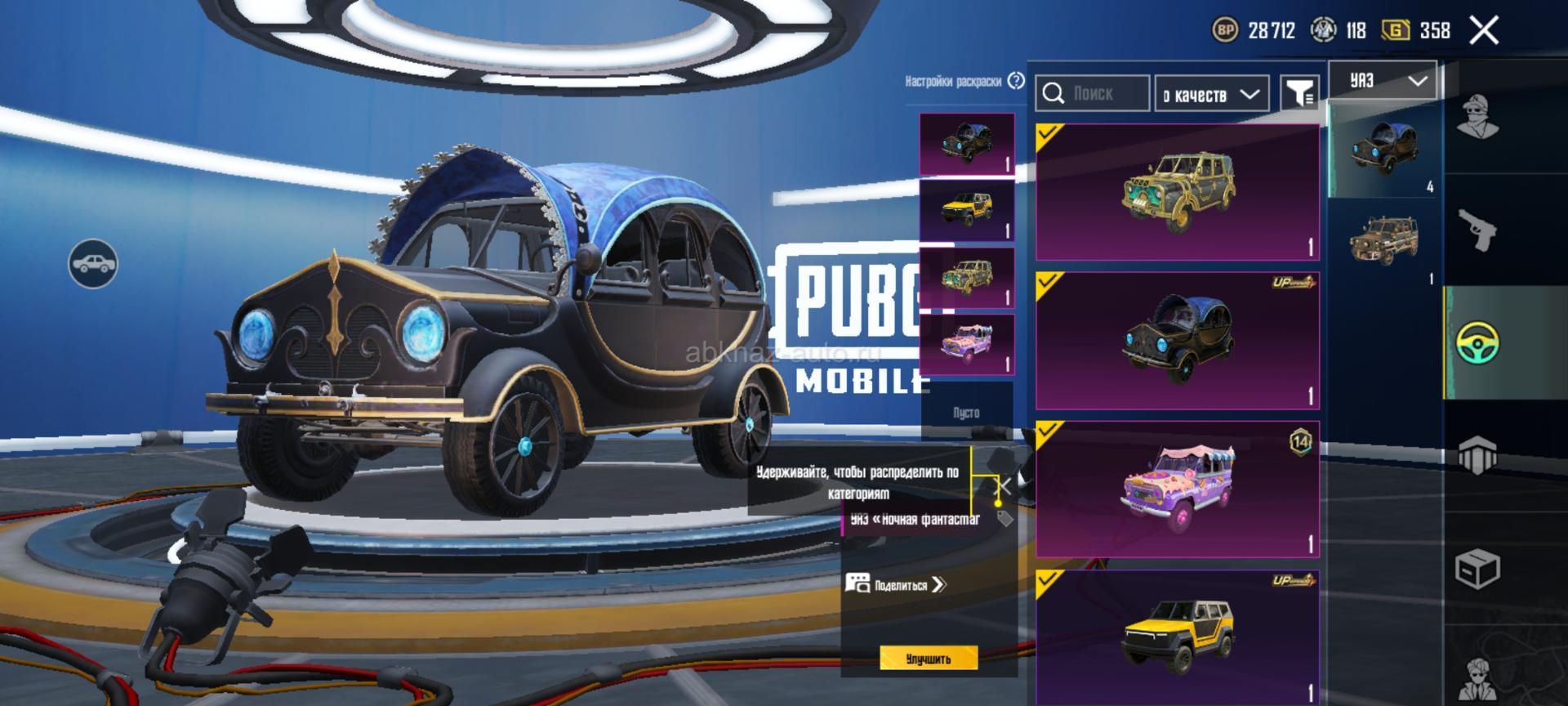Pick the yellow-and-black UAZ skin card
Viewport: 1568px width, 706px height.
(1177, 637)
